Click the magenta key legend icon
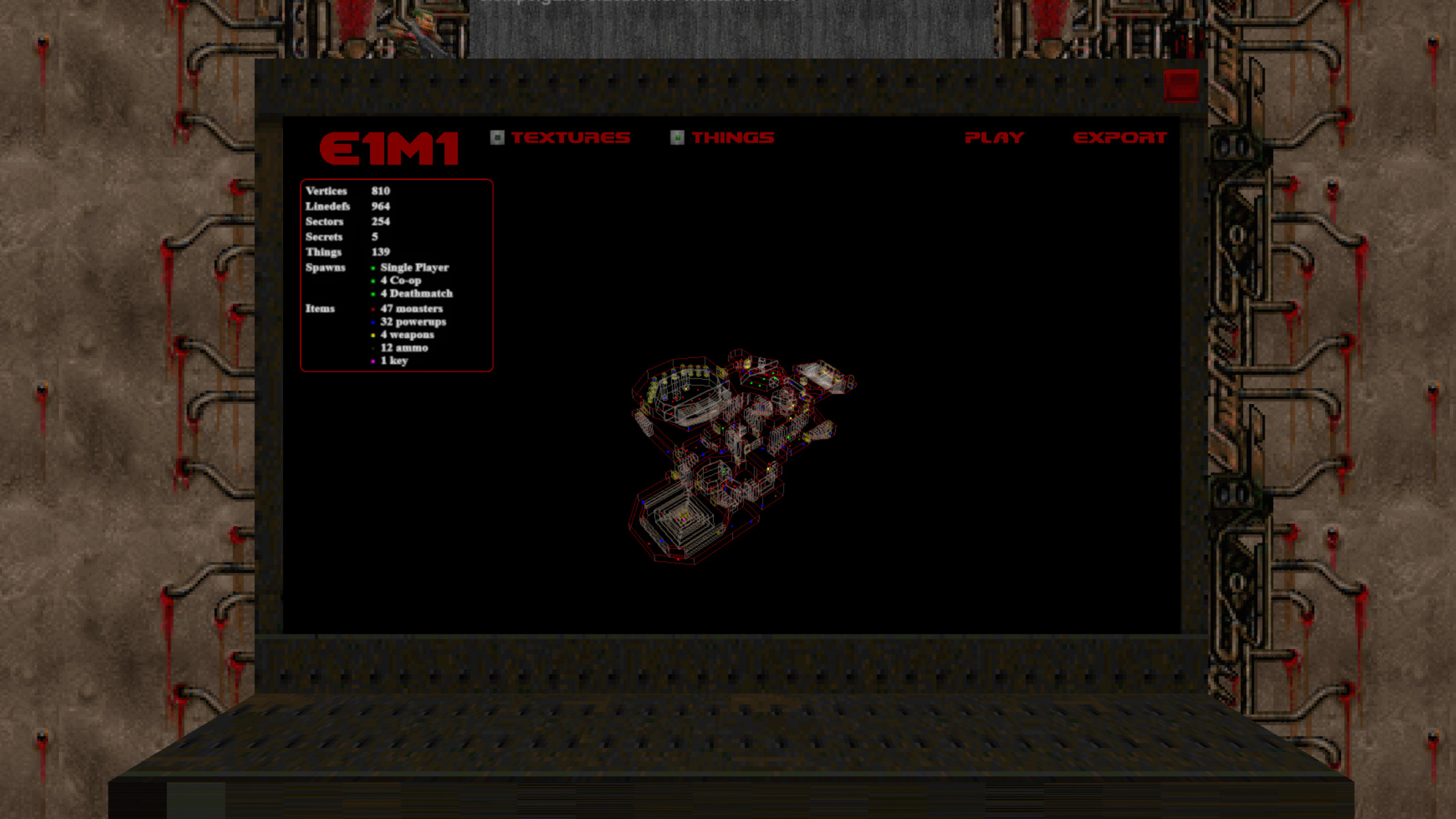The width and height of the screenshot is (1456, 819). pyautogui.click(x=373, y=361)
